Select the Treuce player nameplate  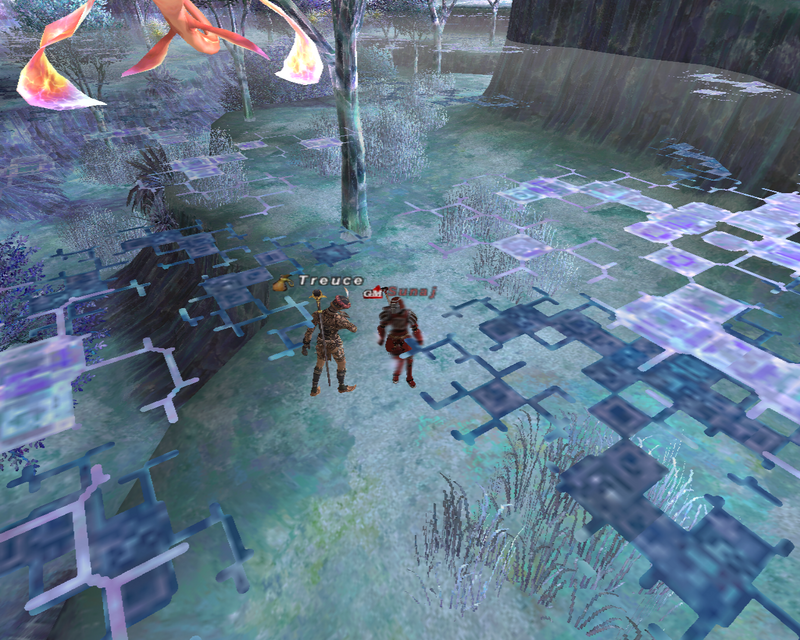(330, 281)
